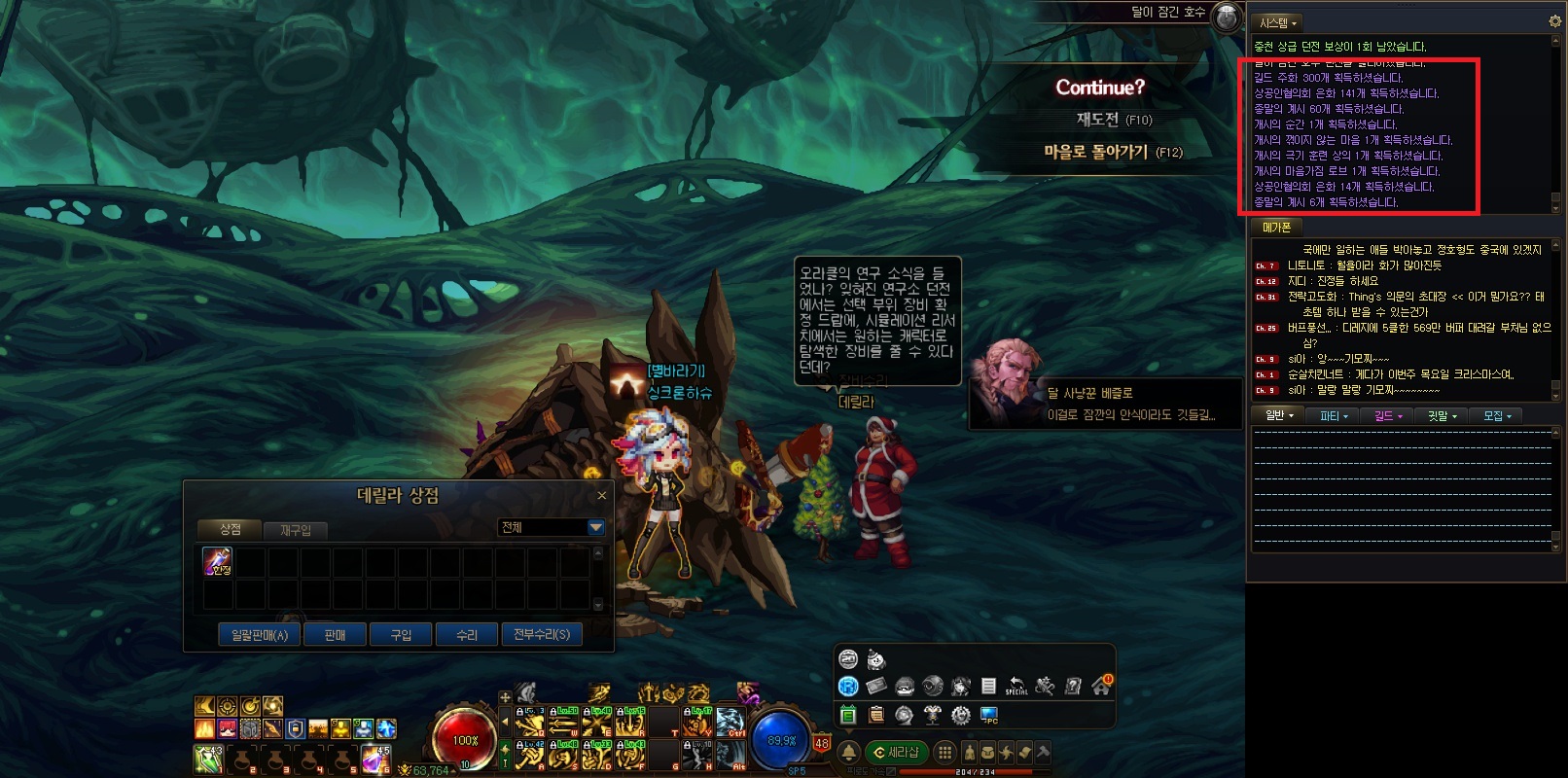This screenshot has width=1568, height=778.
Task: Open the 세라샵 cash shop
Action: coord(896,752)
